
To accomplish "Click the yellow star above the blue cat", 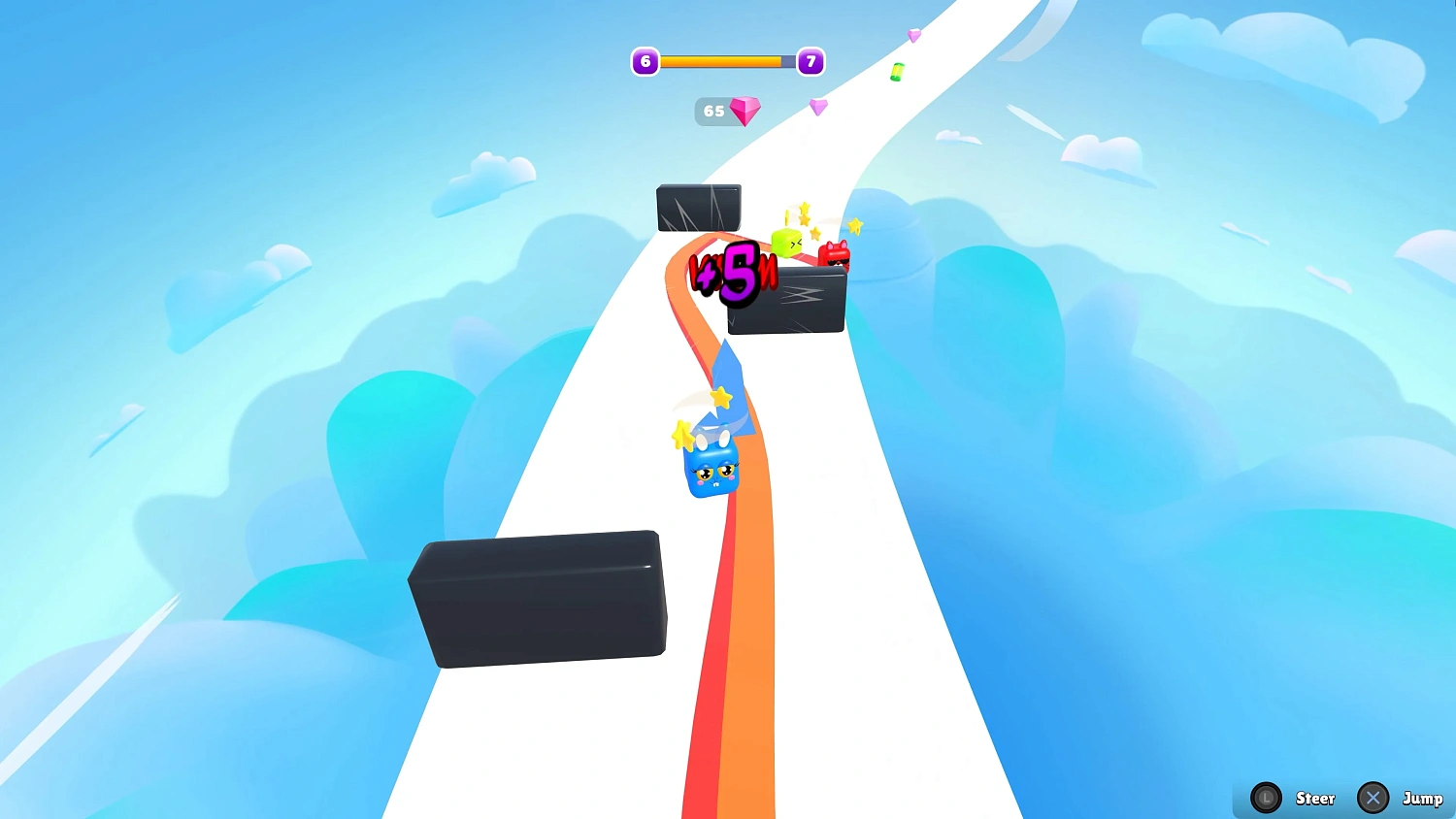I will click(x=720, y=398).
